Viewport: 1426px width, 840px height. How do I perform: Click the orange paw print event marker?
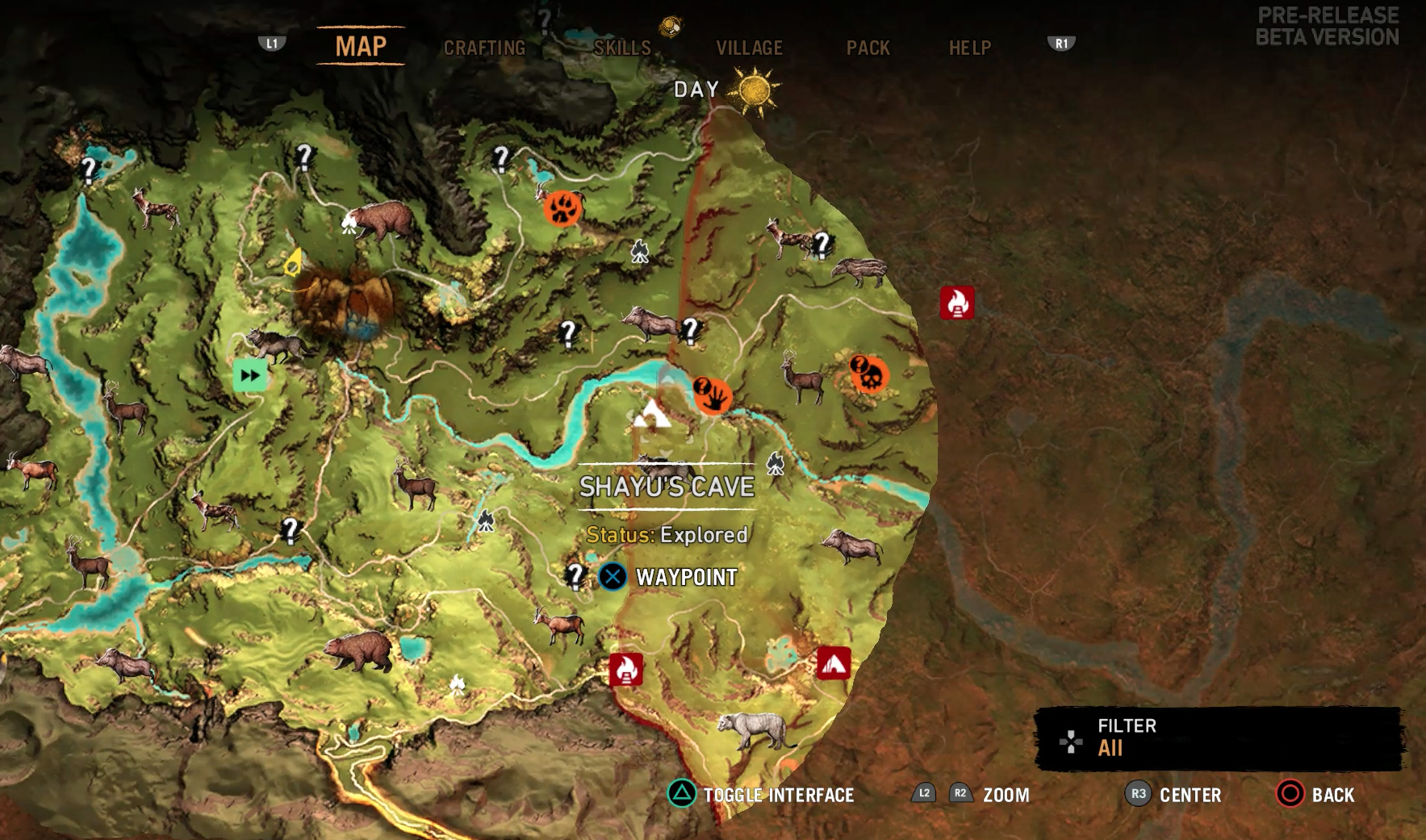(562, 209)
